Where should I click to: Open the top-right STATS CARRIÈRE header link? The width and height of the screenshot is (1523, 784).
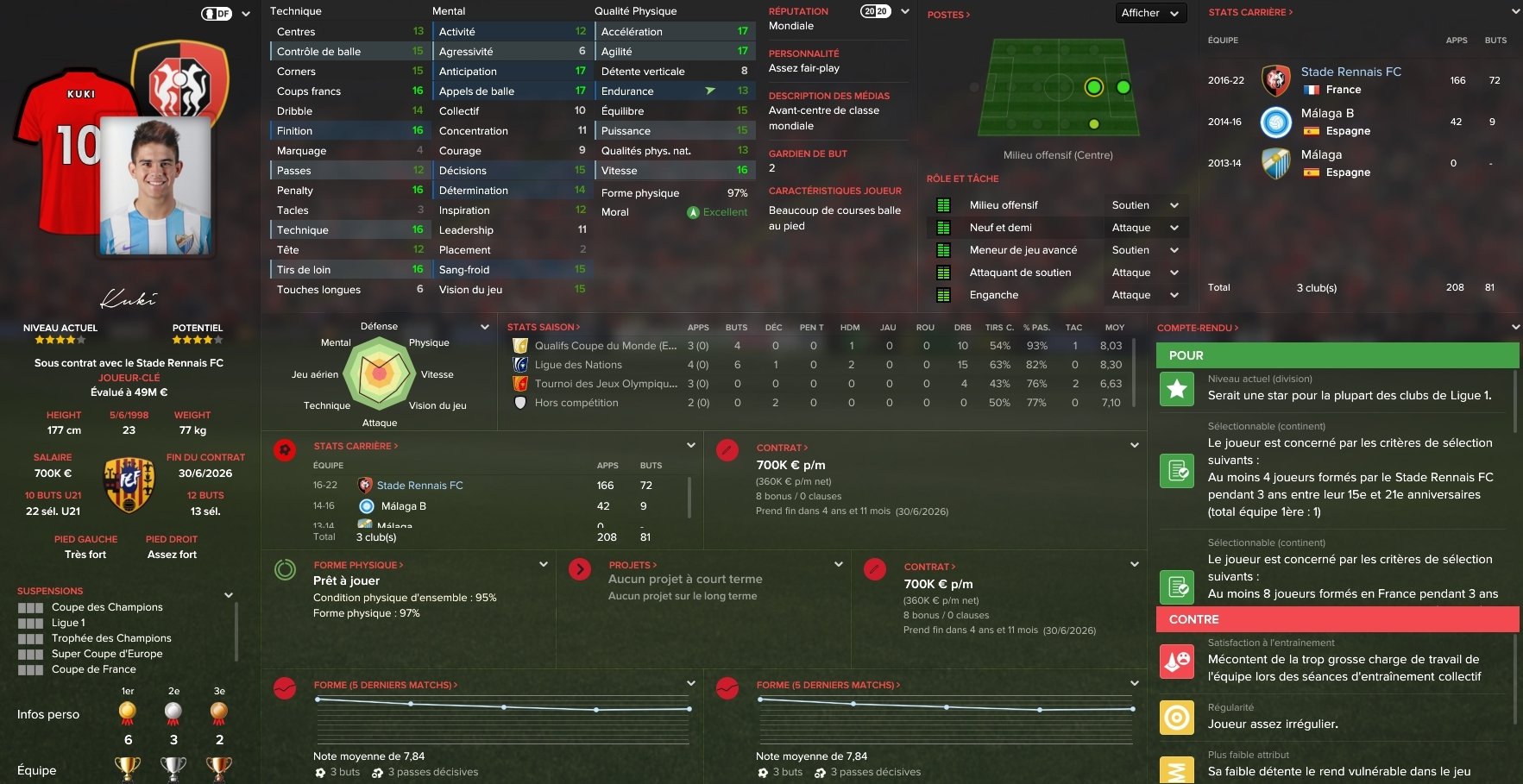[1250, 12]
